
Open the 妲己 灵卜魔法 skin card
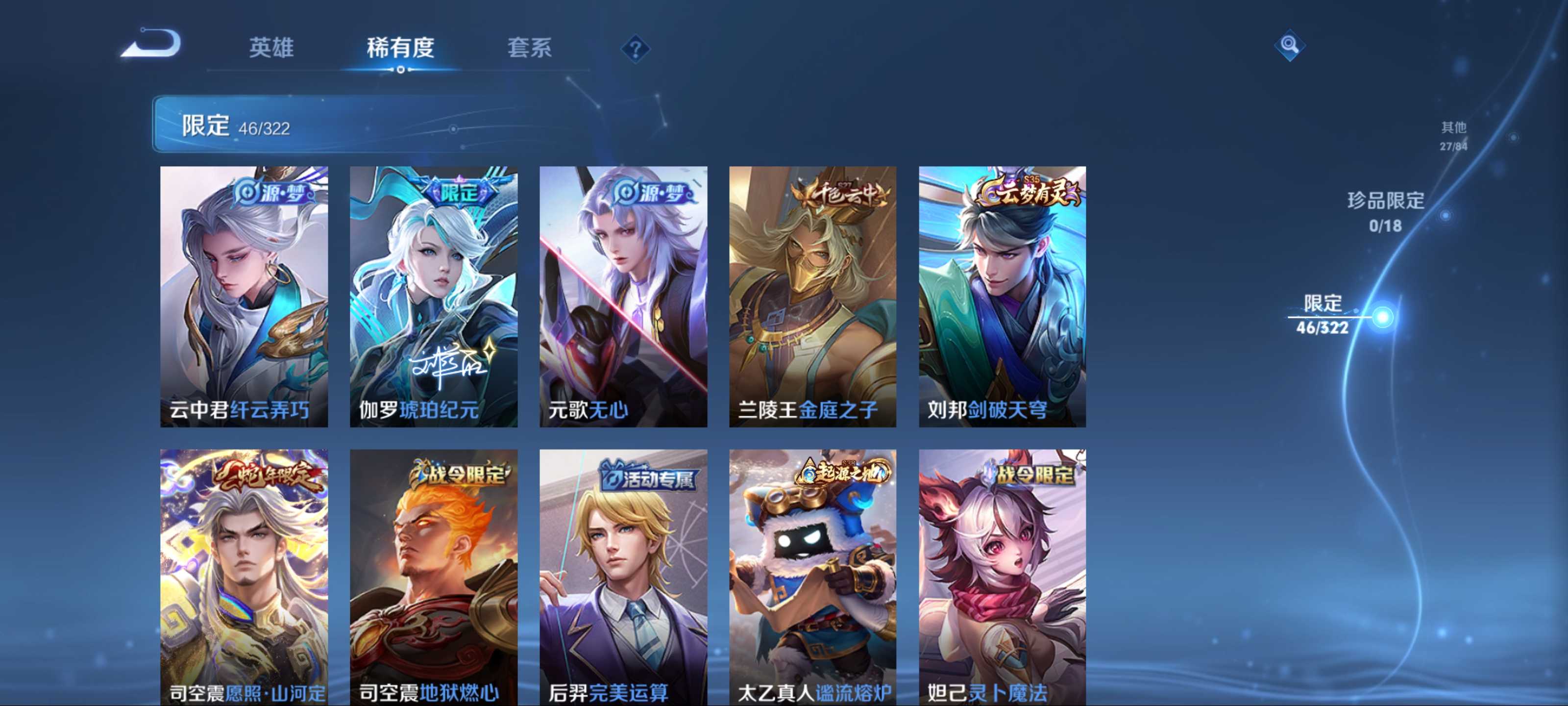1003,577
